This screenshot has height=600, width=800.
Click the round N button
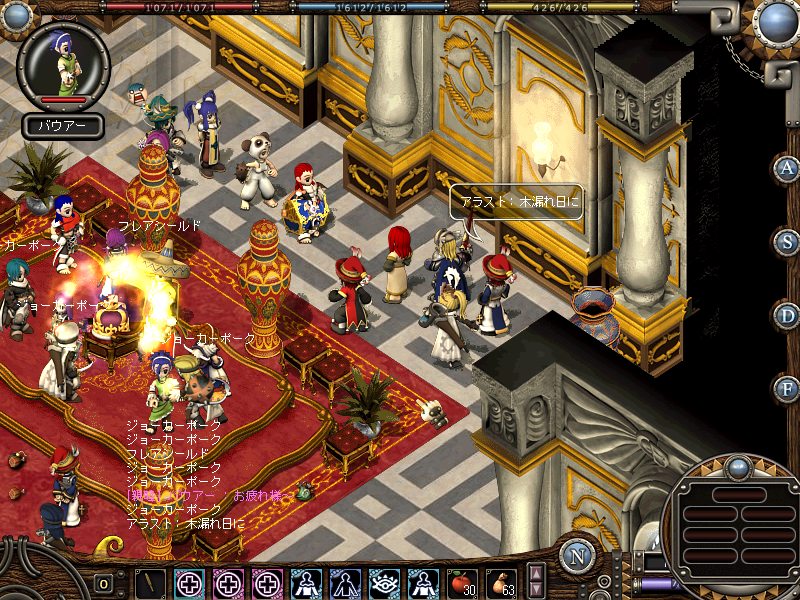(x=577, y=555)
